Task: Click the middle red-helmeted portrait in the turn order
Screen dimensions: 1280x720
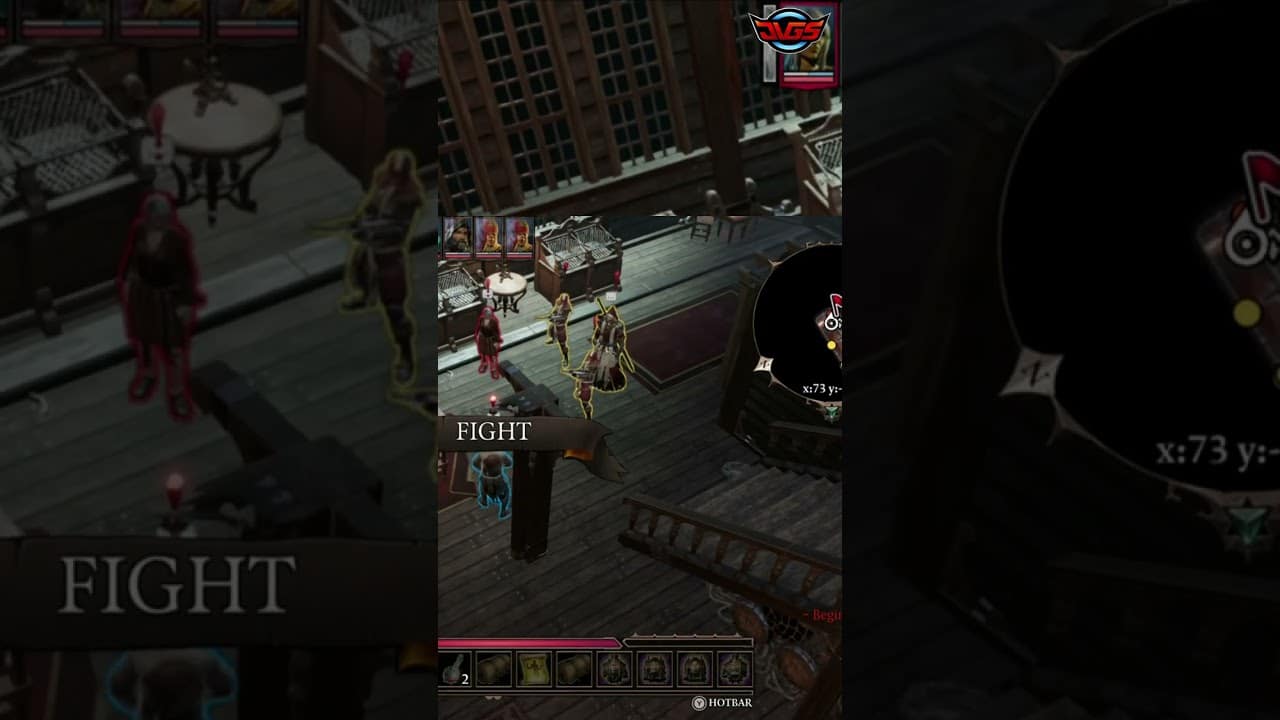Action: 489,234
